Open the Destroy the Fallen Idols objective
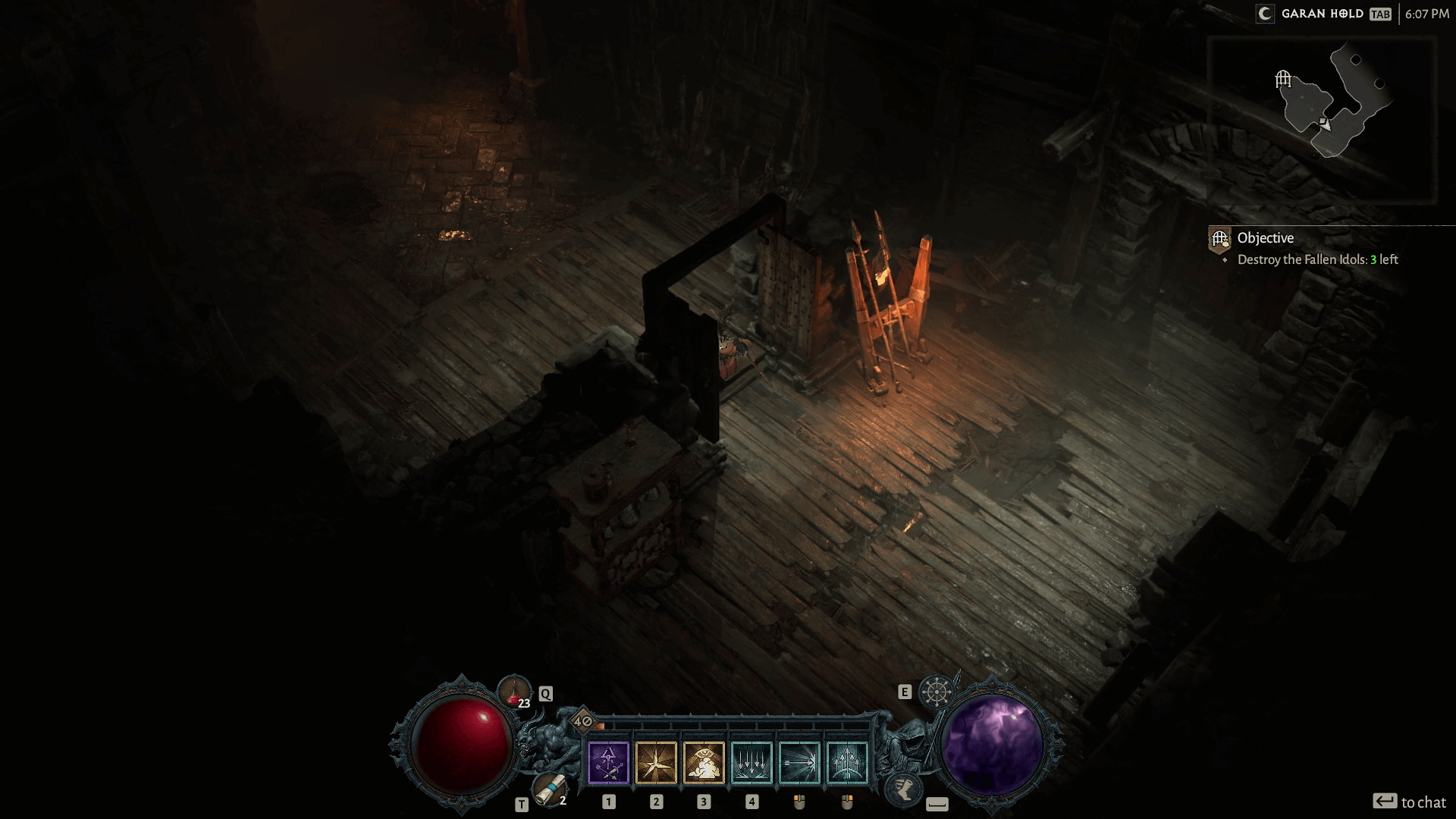The height and width of the screenshot is (819, 1456). (x=1317, y=259)
